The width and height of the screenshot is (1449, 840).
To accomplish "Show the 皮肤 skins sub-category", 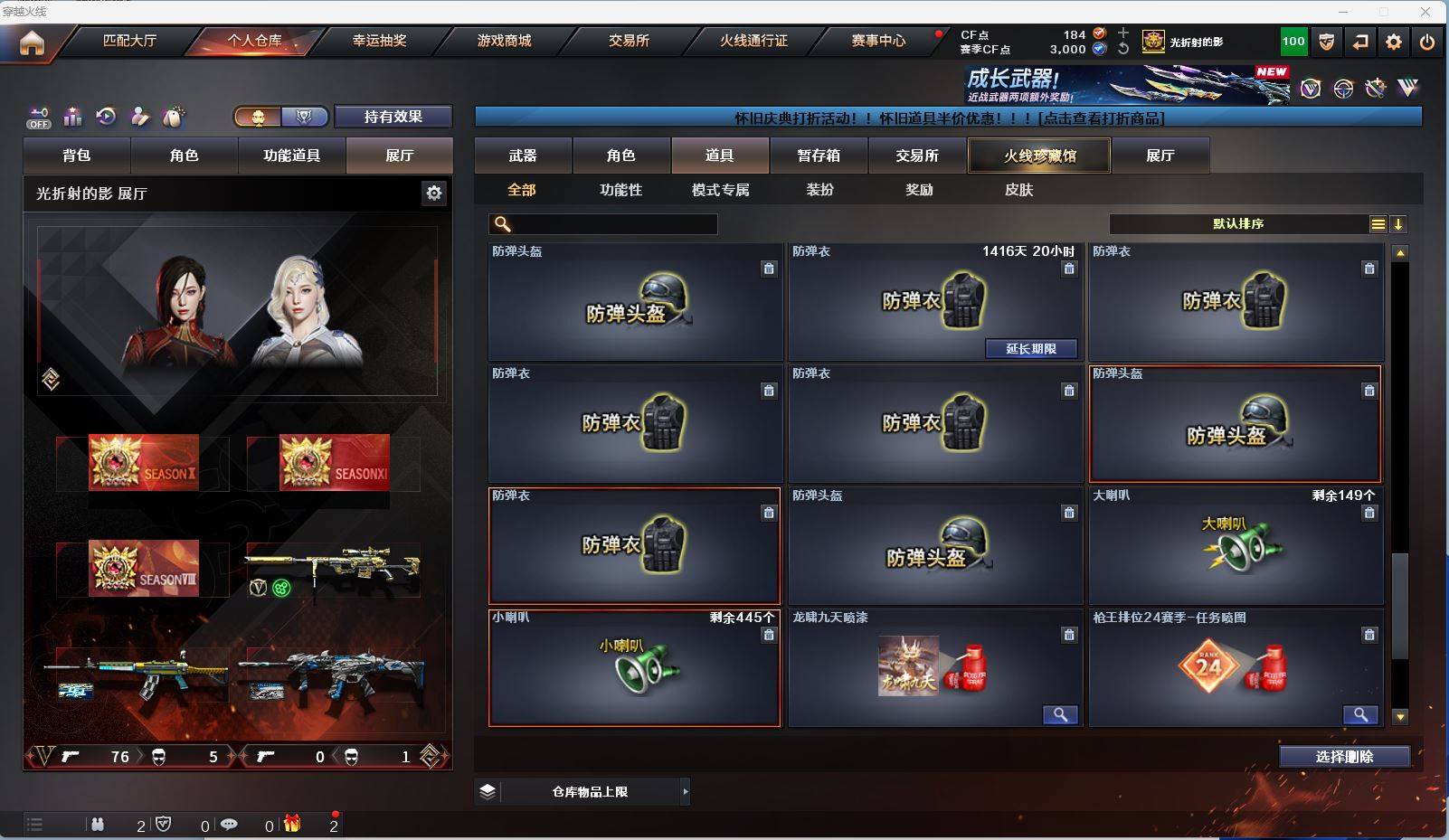I will coord(1018,190).
